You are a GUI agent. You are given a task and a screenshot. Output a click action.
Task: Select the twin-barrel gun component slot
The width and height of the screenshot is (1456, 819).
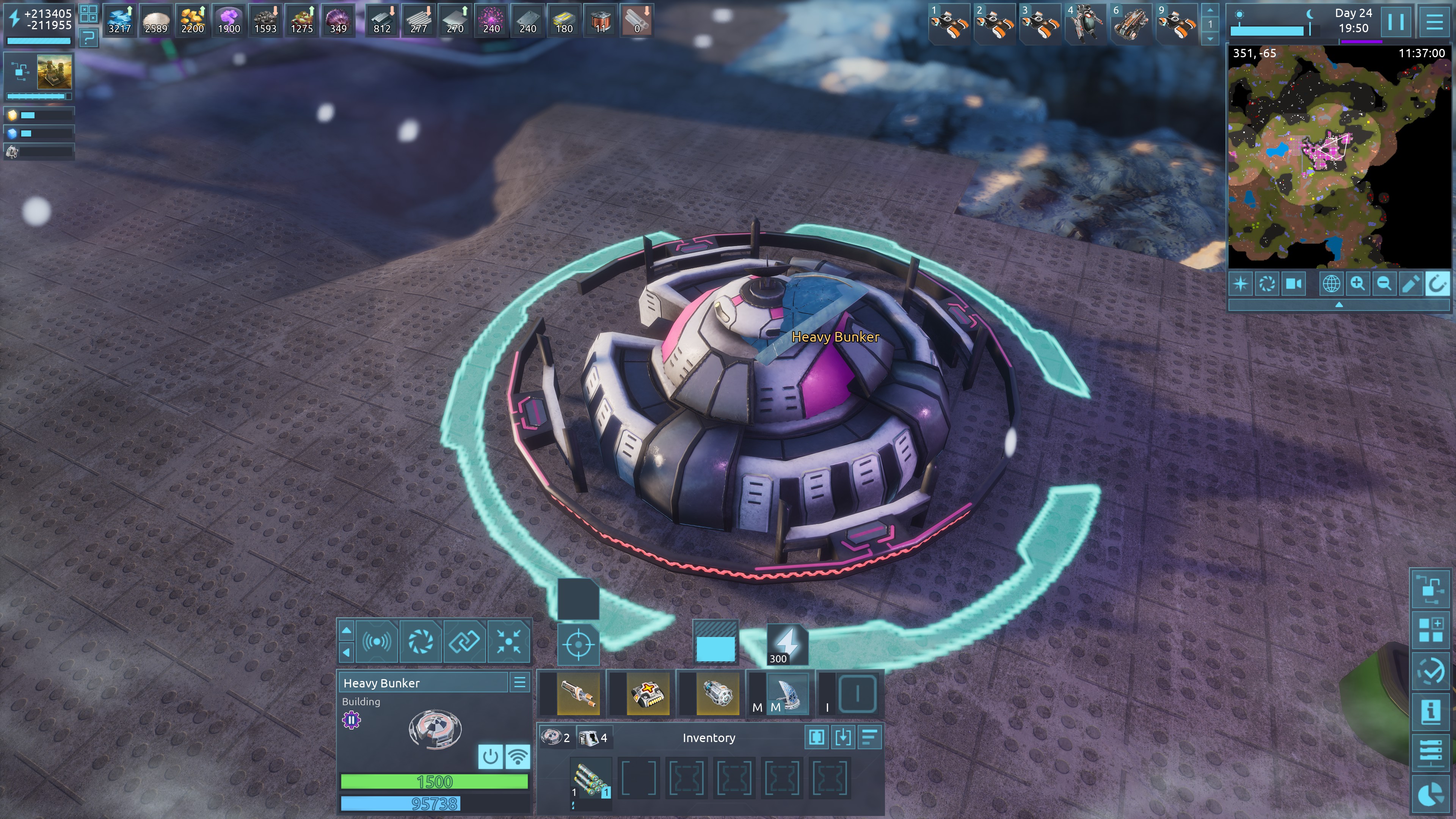(577, 693)
